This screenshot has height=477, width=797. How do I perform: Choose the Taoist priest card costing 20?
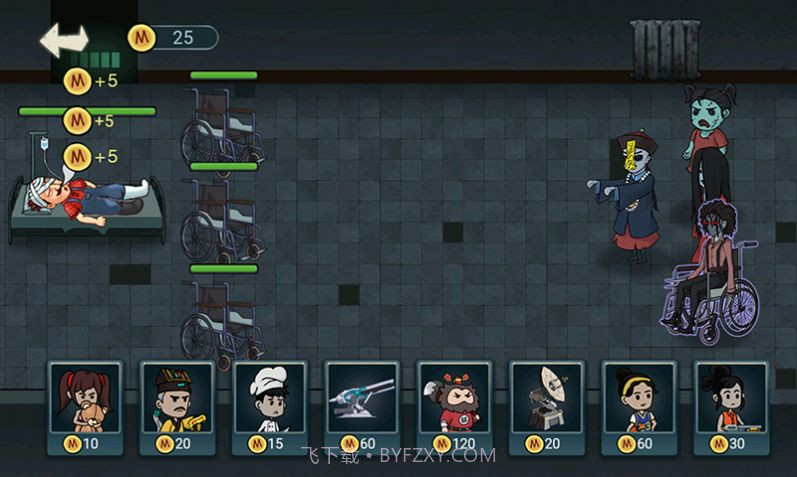(x=177, y=407)
